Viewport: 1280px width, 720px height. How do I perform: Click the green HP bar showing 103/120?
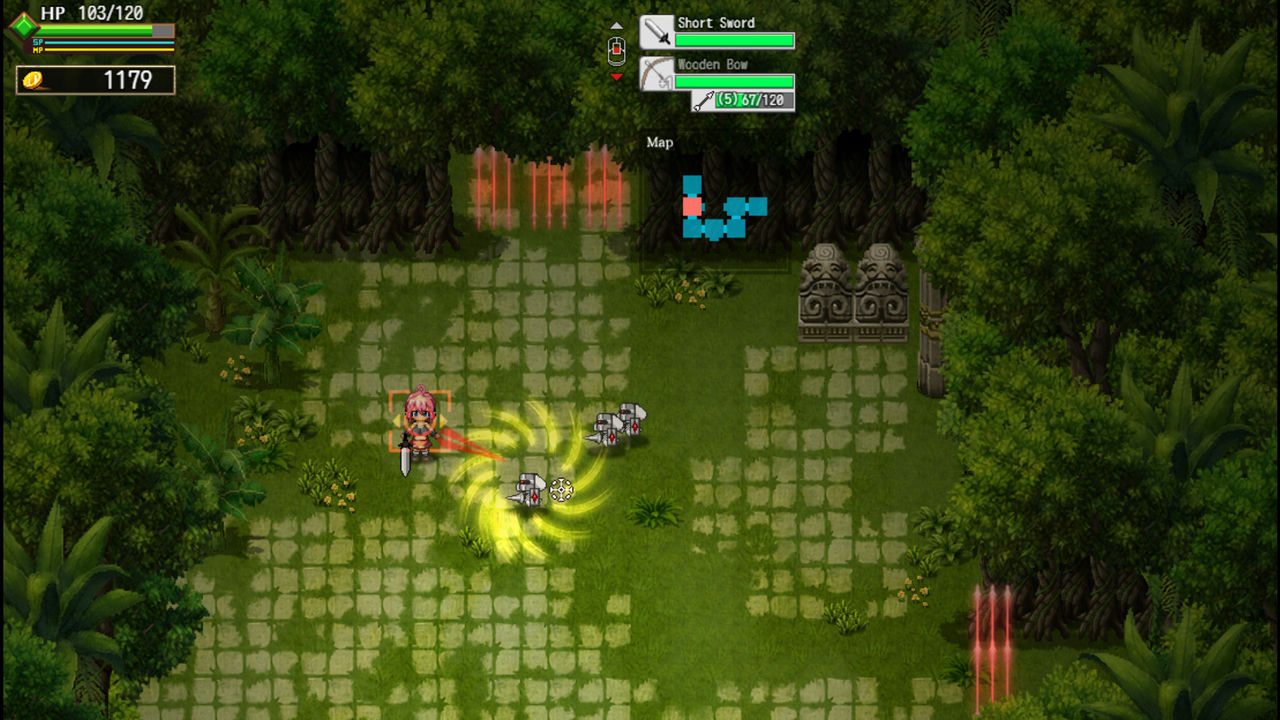(110, 28)
